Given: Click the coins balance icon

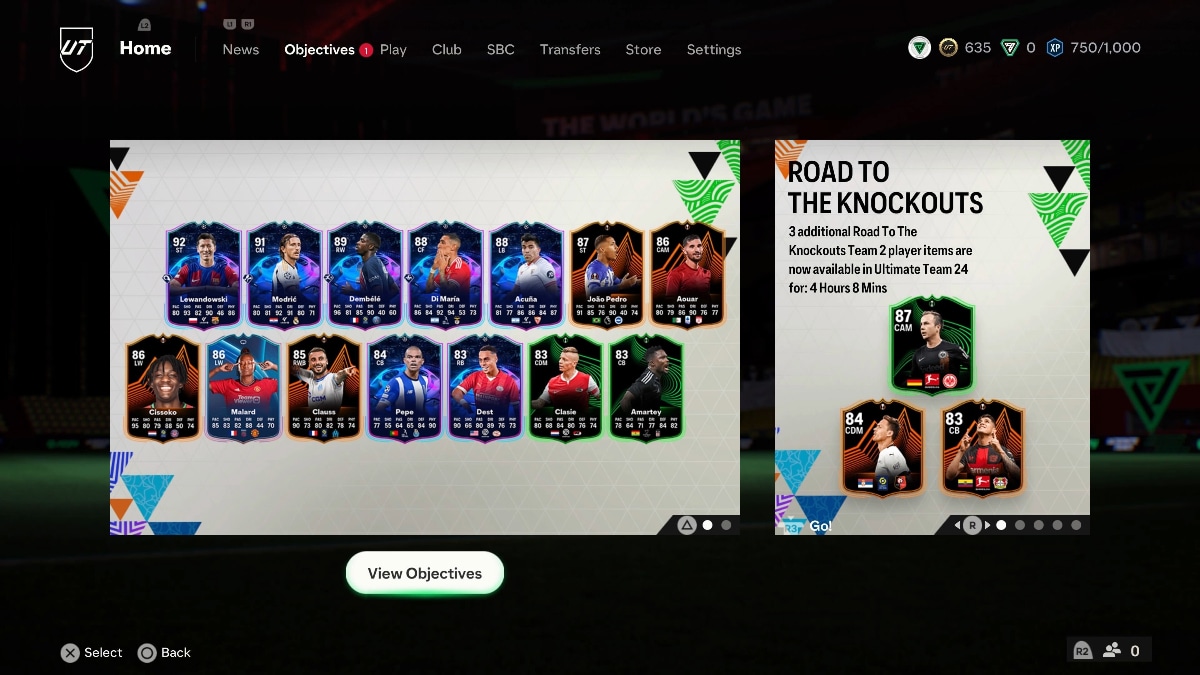Looking at the screenshot, I should 948,48.
